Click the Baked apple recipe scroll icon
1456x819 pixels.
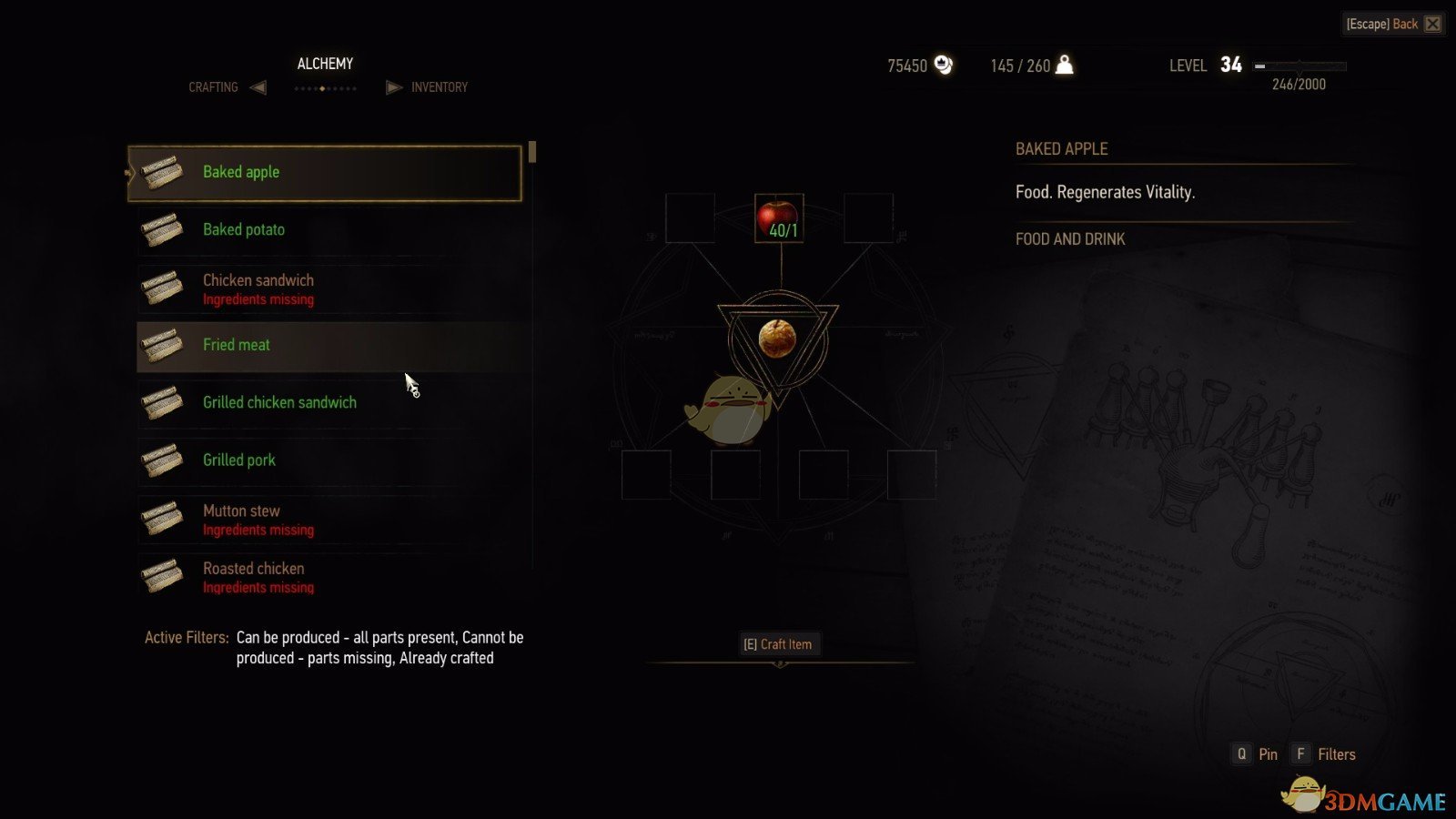click(164, 172)
